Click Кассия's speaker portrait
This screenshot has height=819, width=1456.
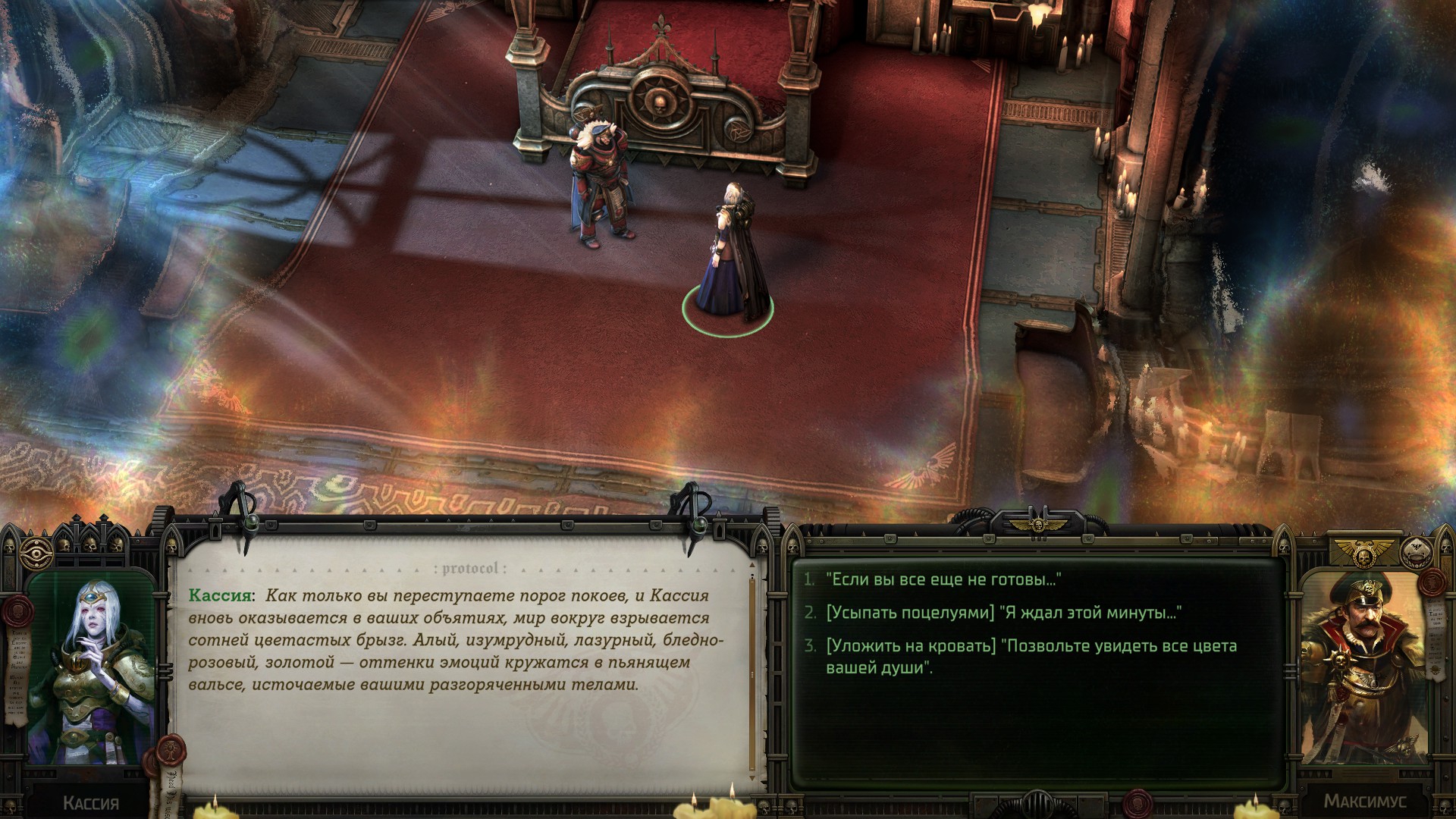point(91,667)
